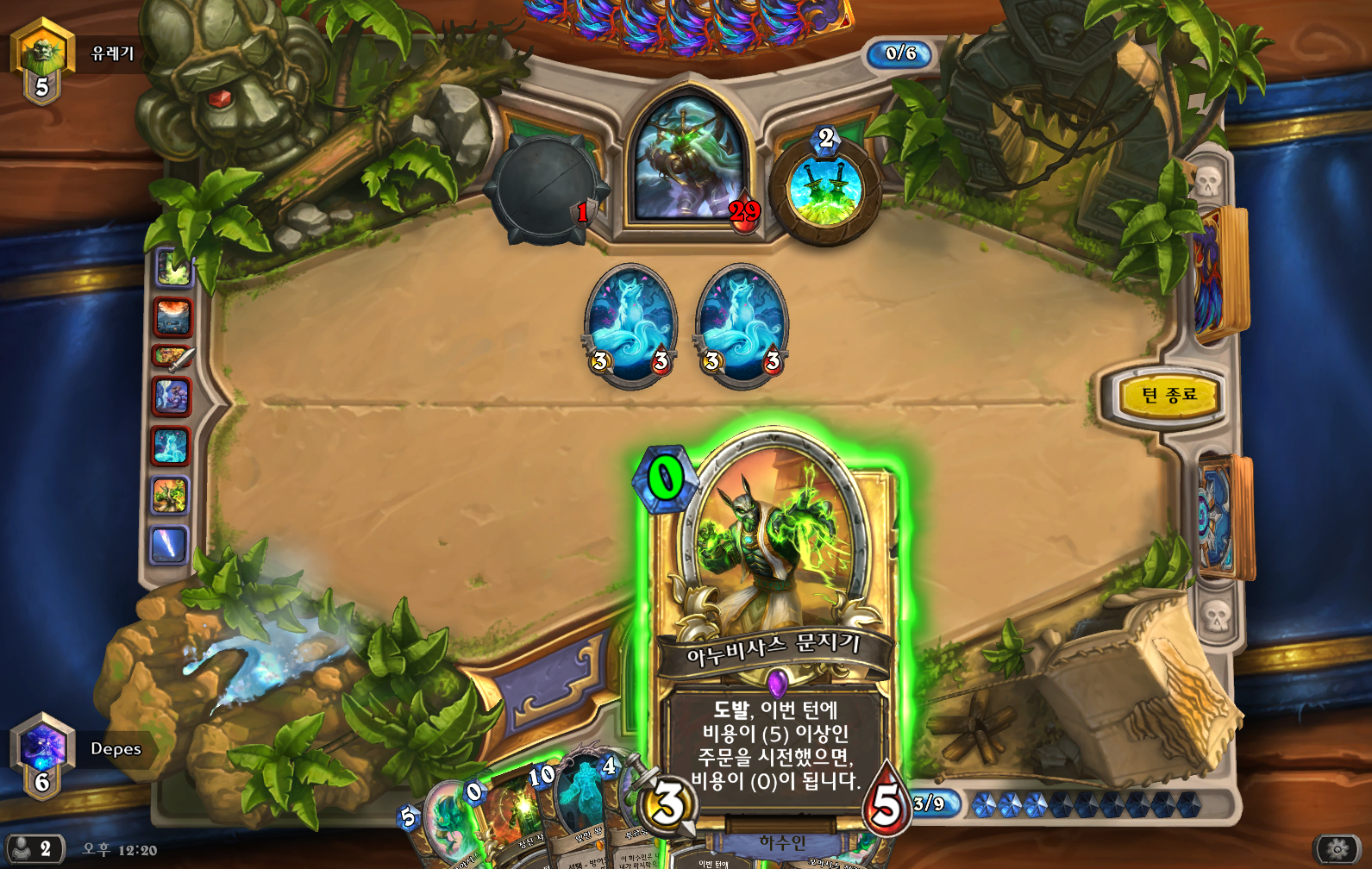The height and width of the screenshot is (869, 1372).
Task: Click the 유레기 opponent rank badge
Action: pyautogui.click(x=41, y=59)
